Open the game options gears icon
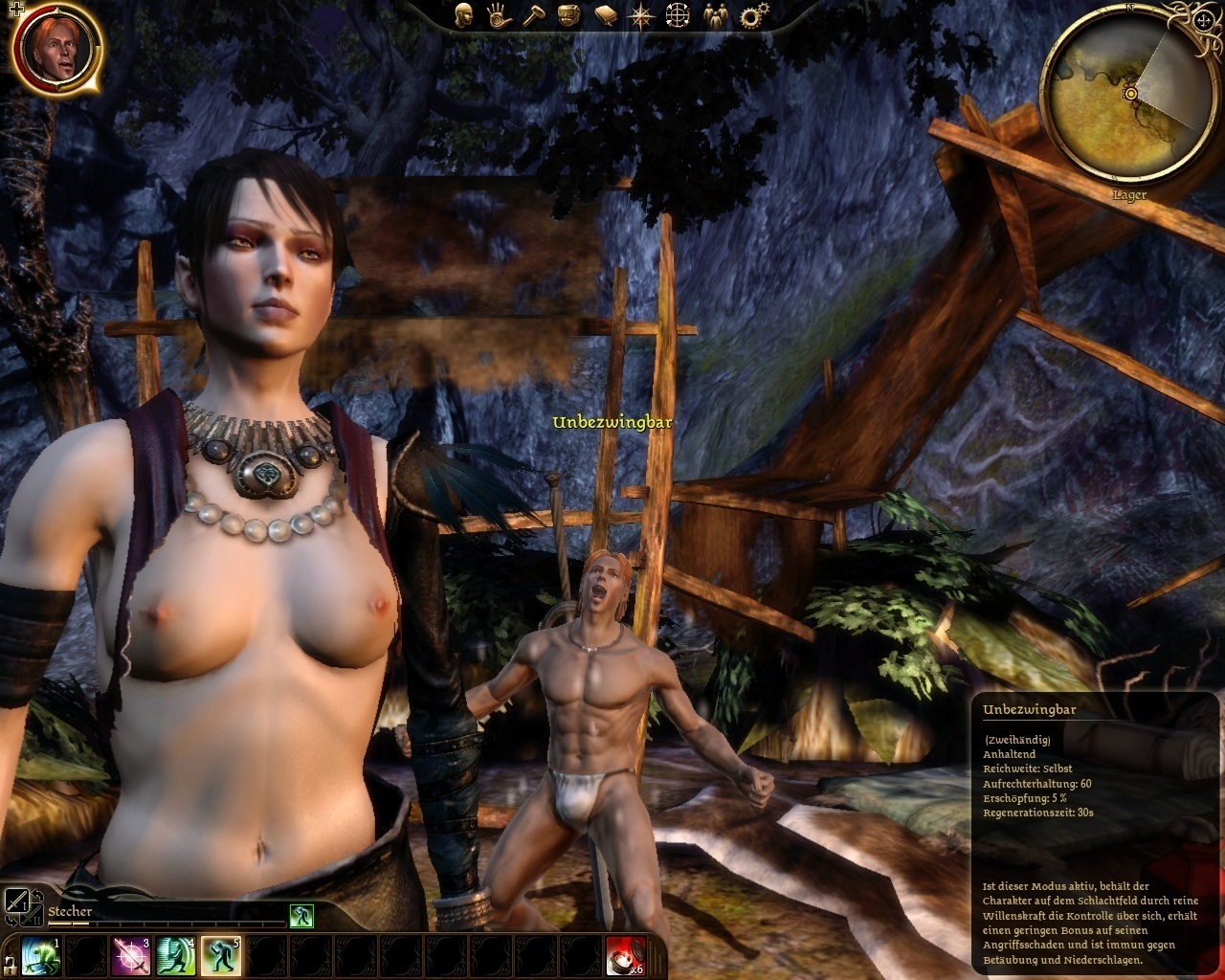This screenshot has height=980, width=1225. click(754, 15)
